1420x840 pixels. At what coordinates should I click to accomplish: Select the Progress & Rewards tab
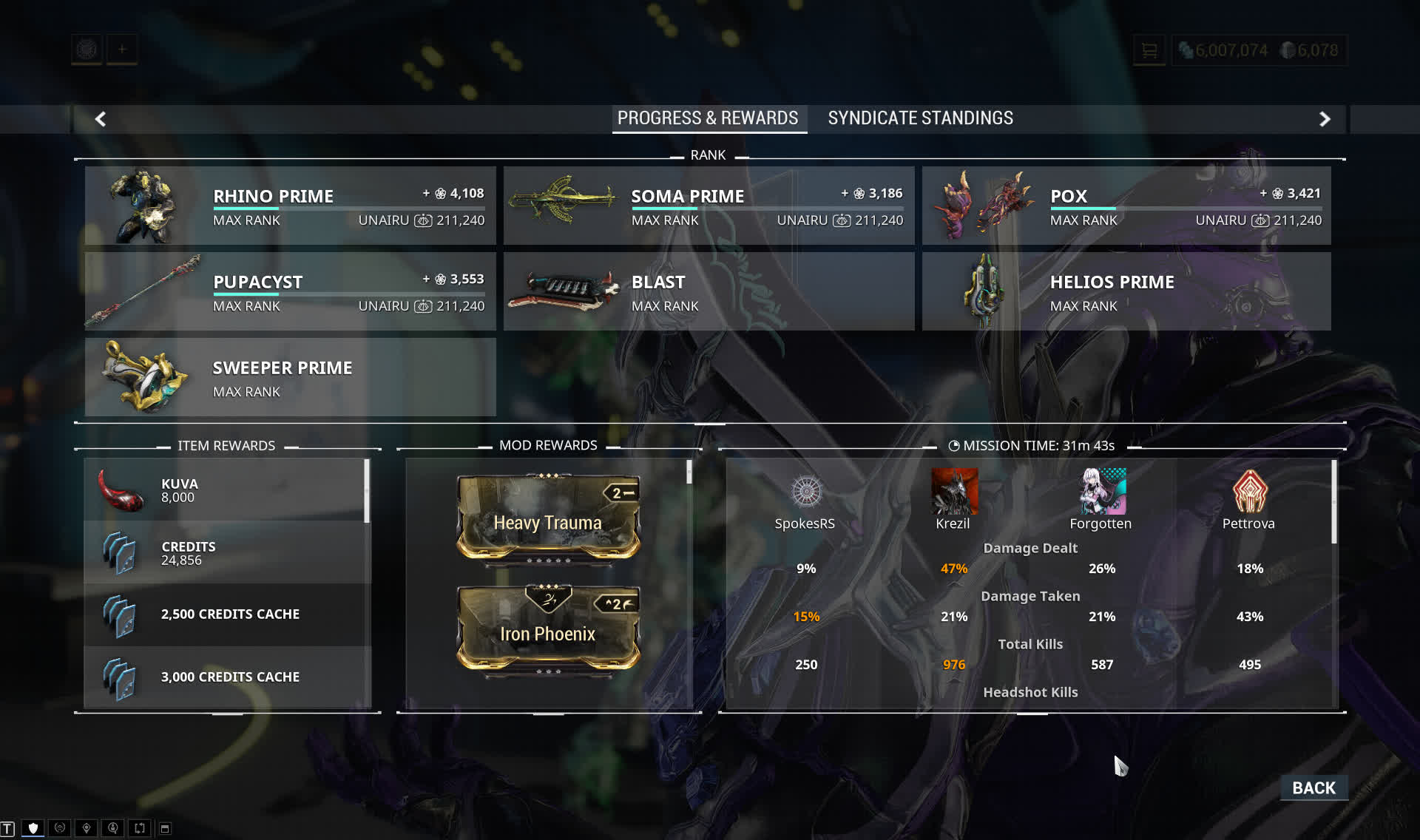[708, 118]
